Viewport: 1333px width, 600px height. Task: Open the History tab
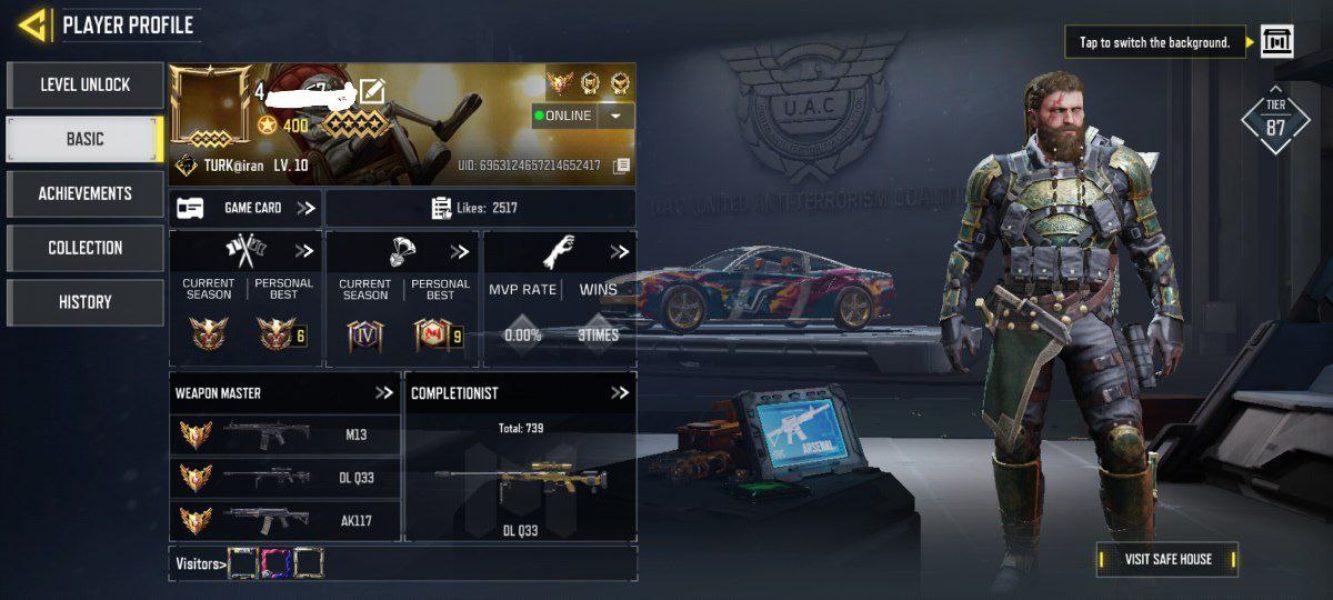click(x=85, y=302)
